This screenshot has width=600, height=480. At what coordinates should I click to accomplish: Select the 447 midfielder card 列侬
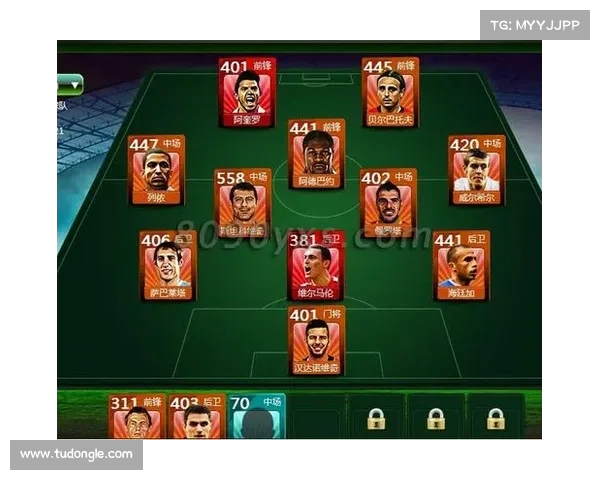pyautogui.click(x=156, y=169)
